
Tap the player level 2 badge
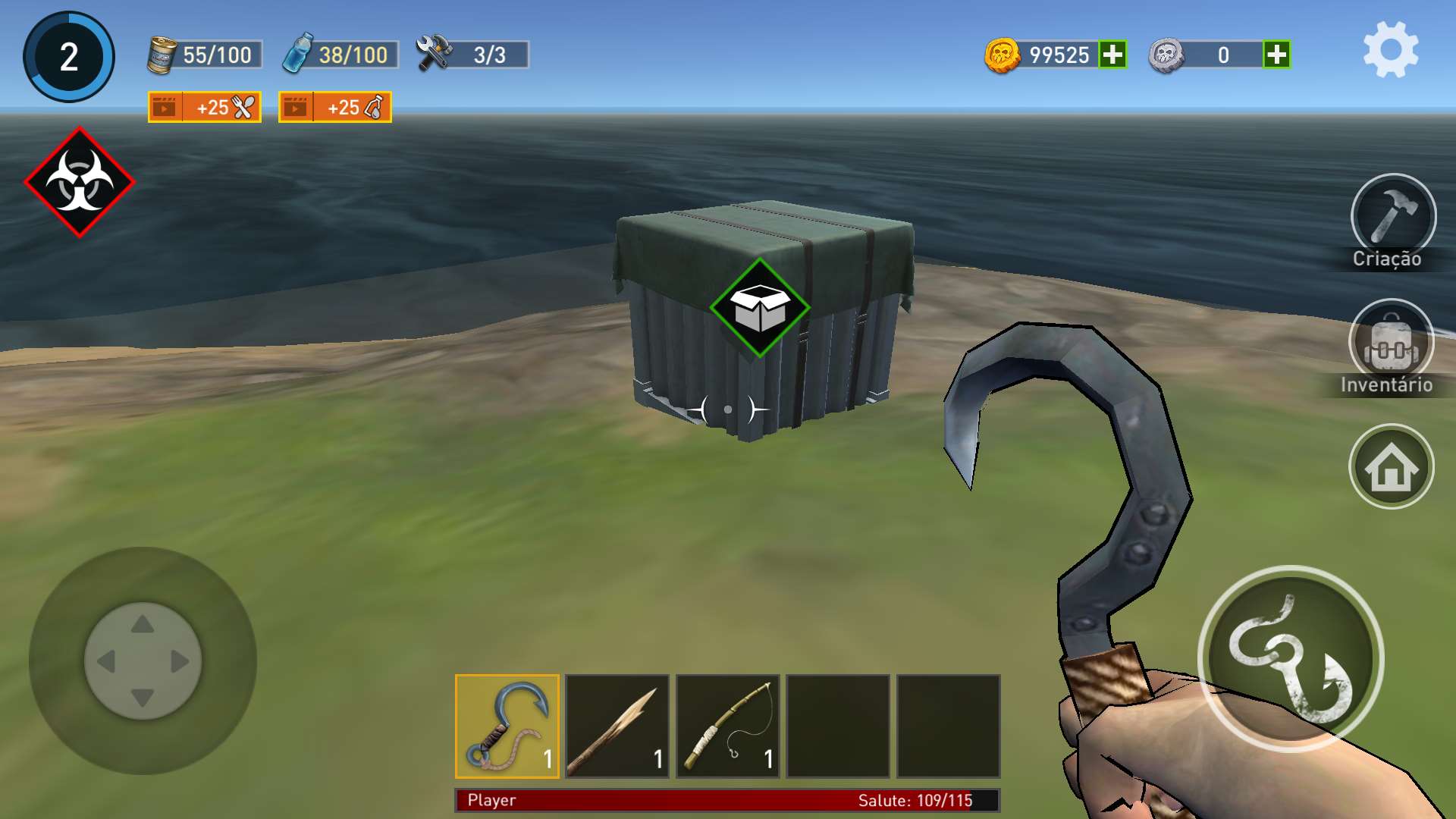coord(69,57)
